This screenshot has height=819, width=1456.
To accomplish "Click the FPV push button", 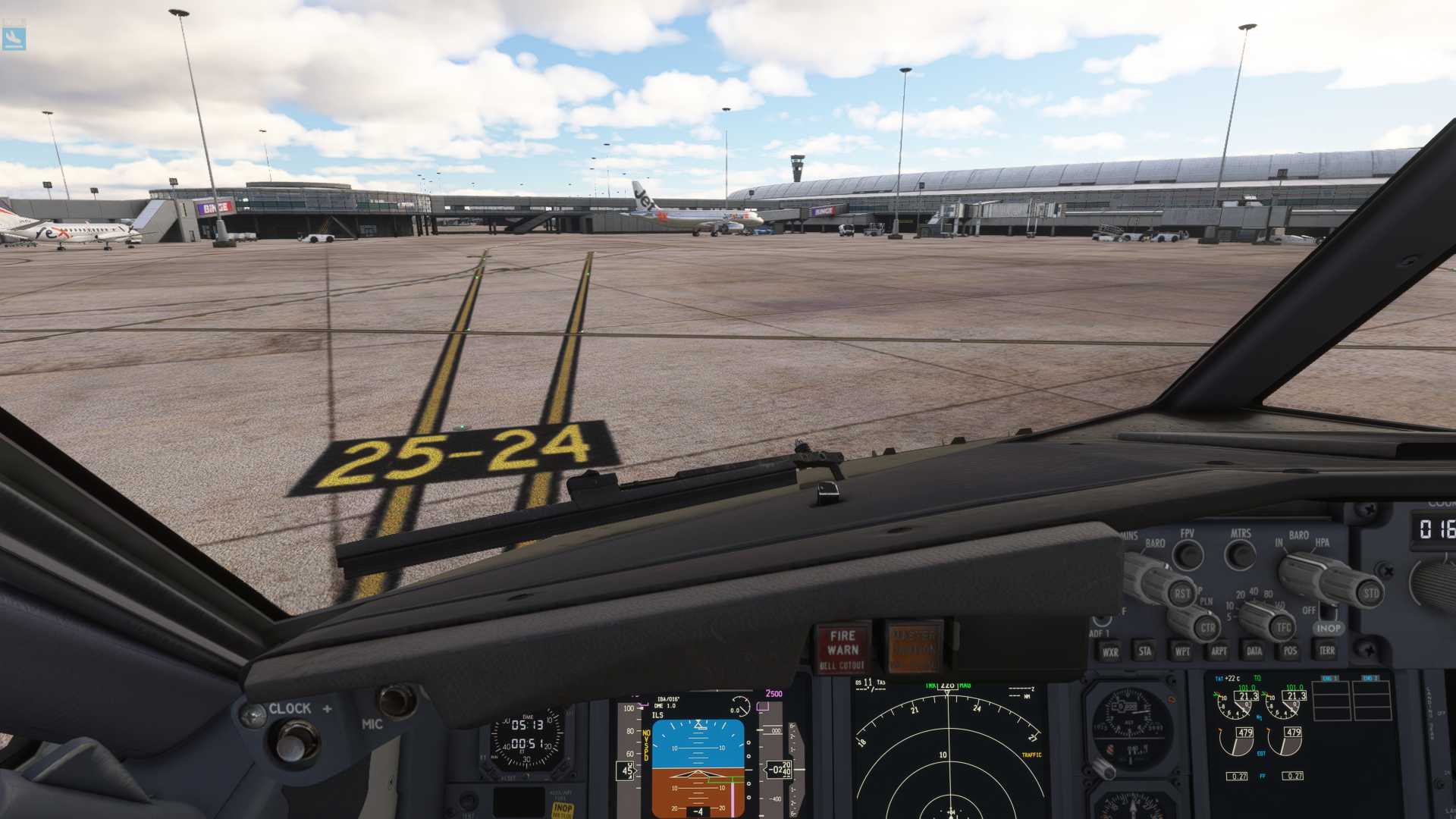I will pos(1188,556).
